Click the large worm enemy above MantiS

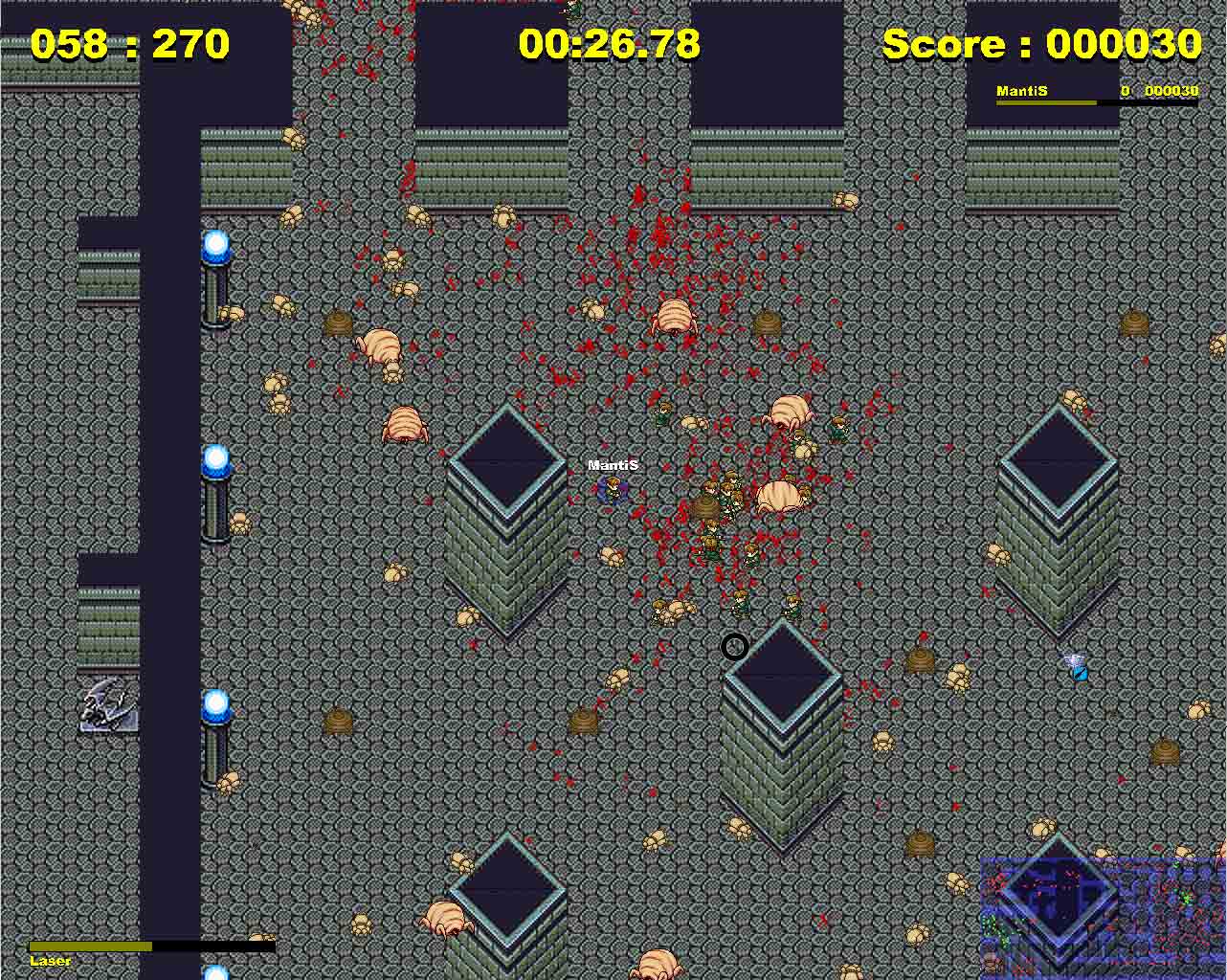tap(673, 316)
